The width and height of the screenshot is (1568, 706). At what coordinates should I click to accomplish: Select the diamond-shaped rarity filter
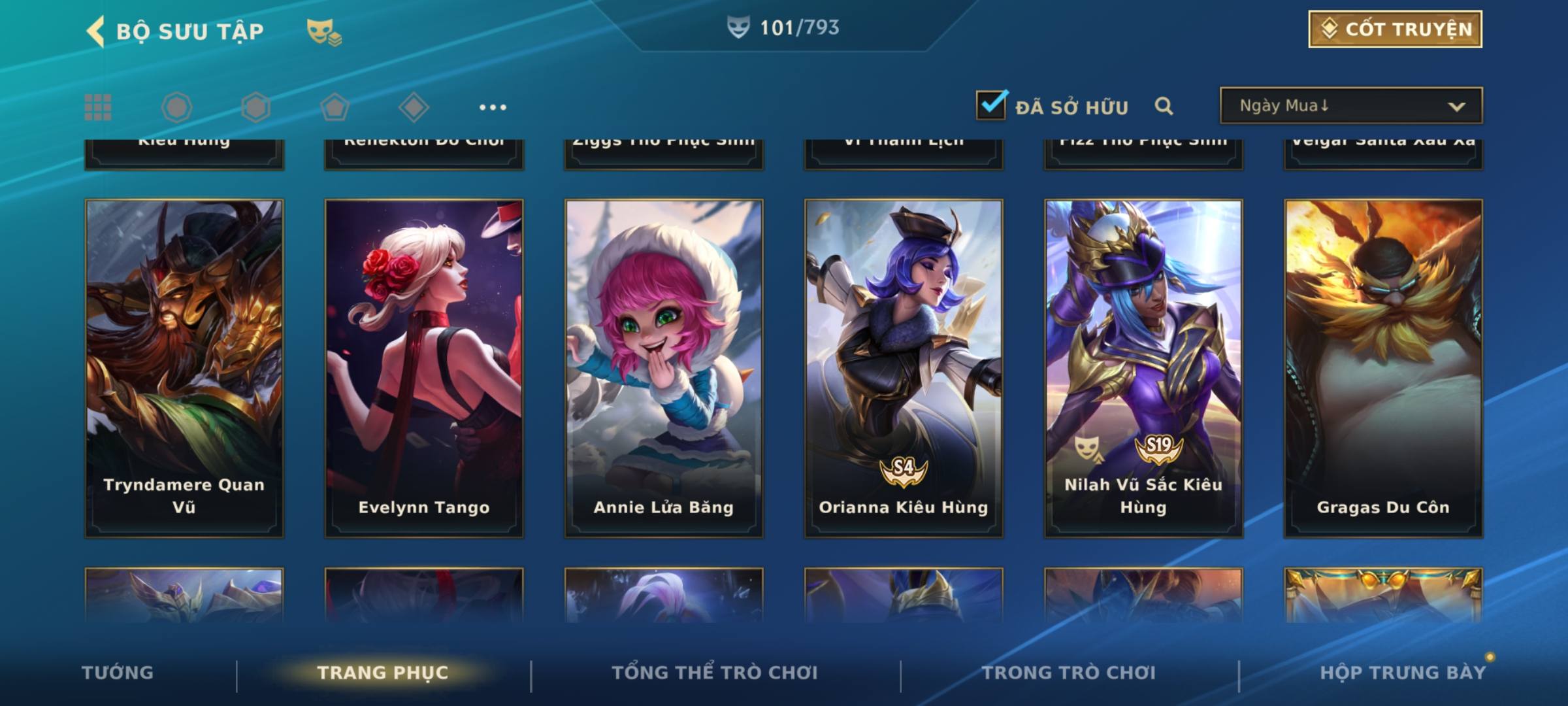click(x=414, y=107)
